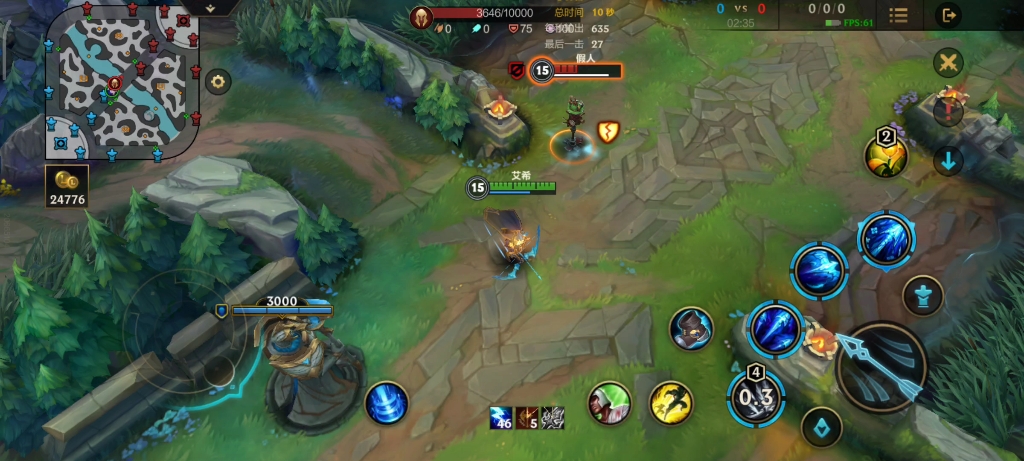Activate the green hooded summoner spell
The width and height of the screenshot is (1024, 461).
(608, 403)
